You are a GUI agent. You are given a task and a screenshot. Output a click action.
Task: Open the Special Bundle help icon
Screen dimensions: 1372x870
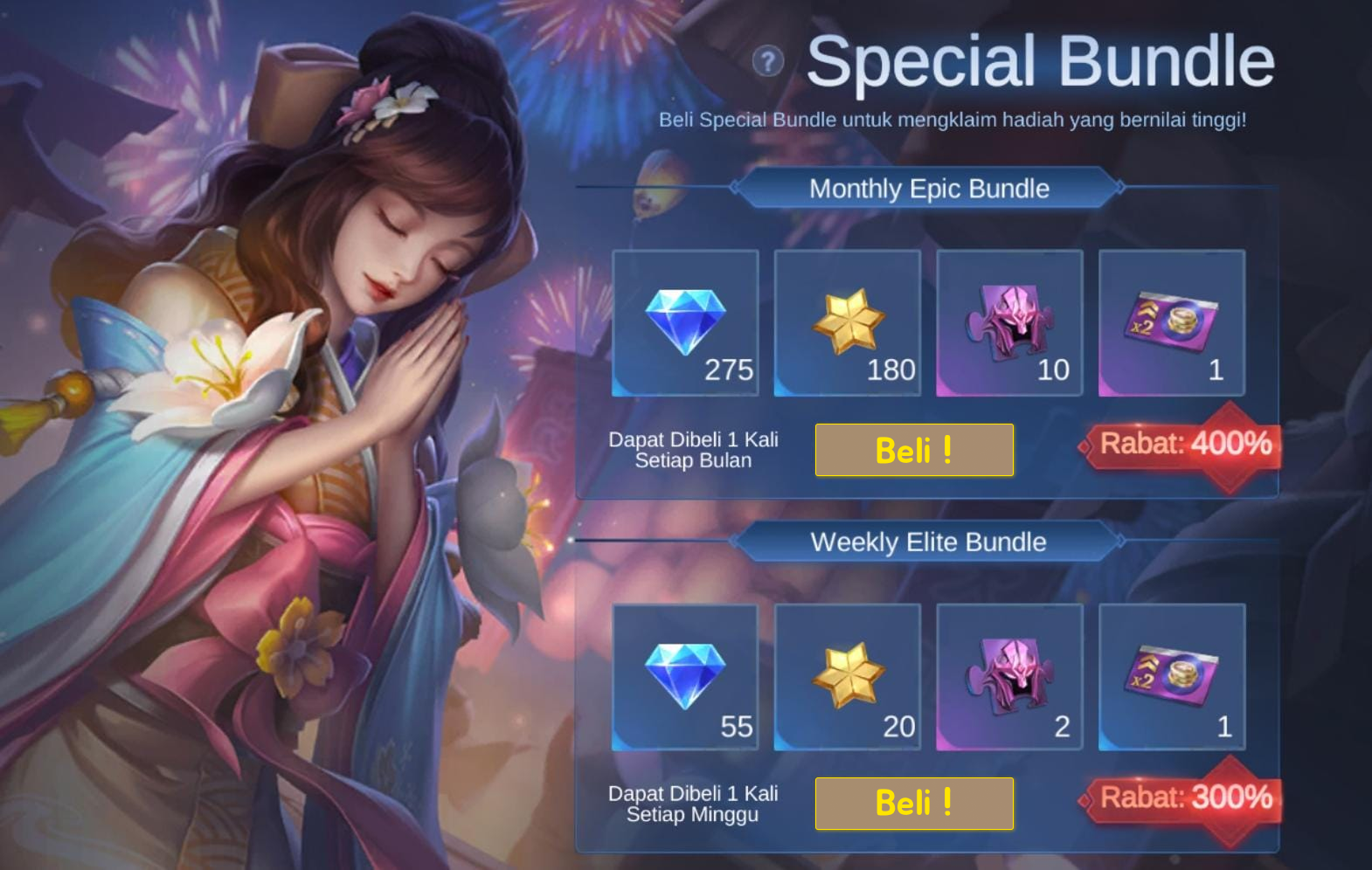point(767,62)
